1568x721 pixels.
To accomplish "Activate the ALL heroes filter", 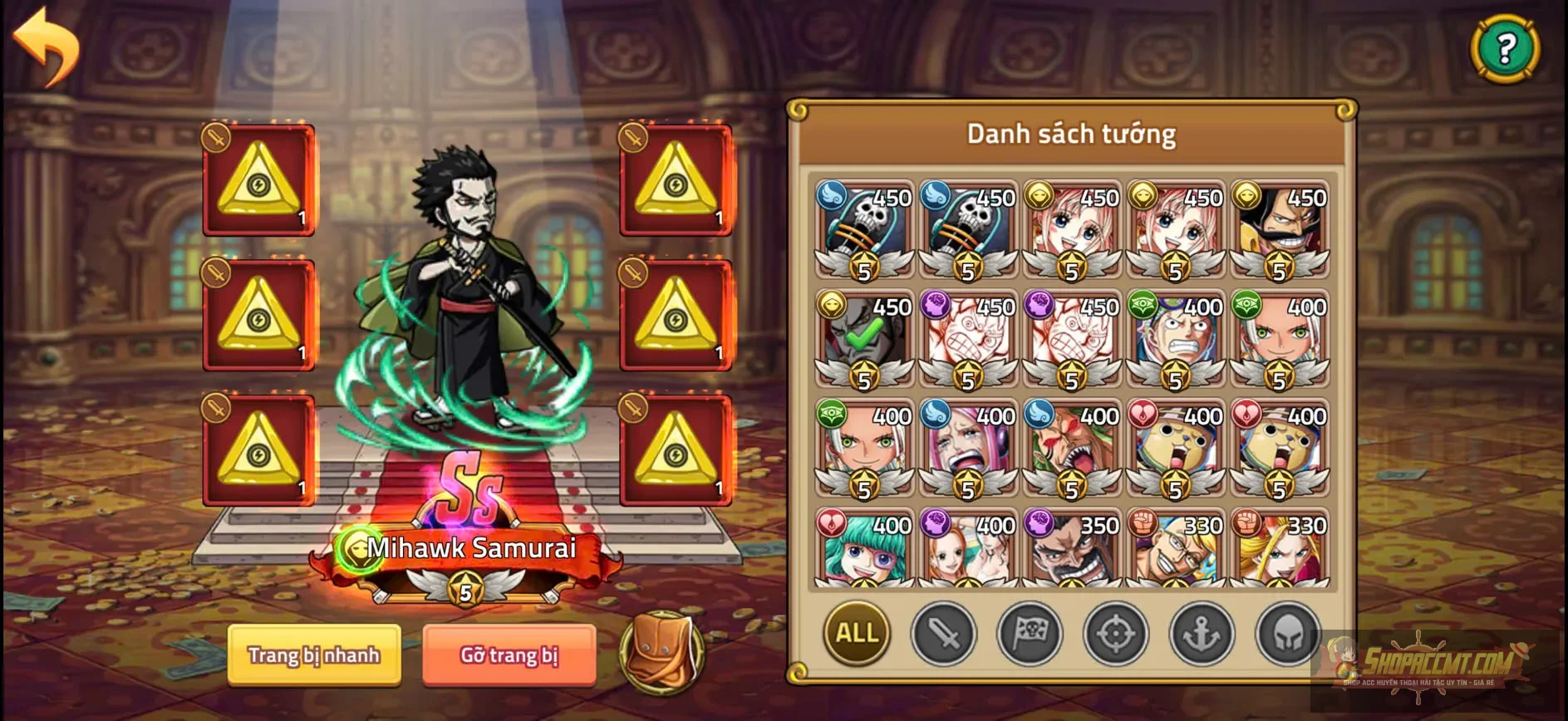I will pos(856,634).
